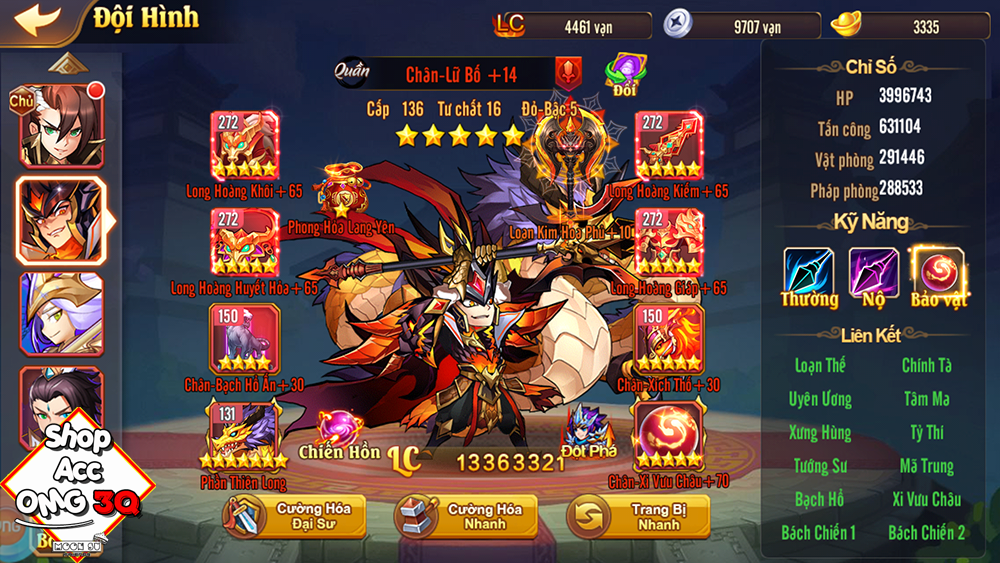Select the Long Hoàng Giáp armor slot

669,242
